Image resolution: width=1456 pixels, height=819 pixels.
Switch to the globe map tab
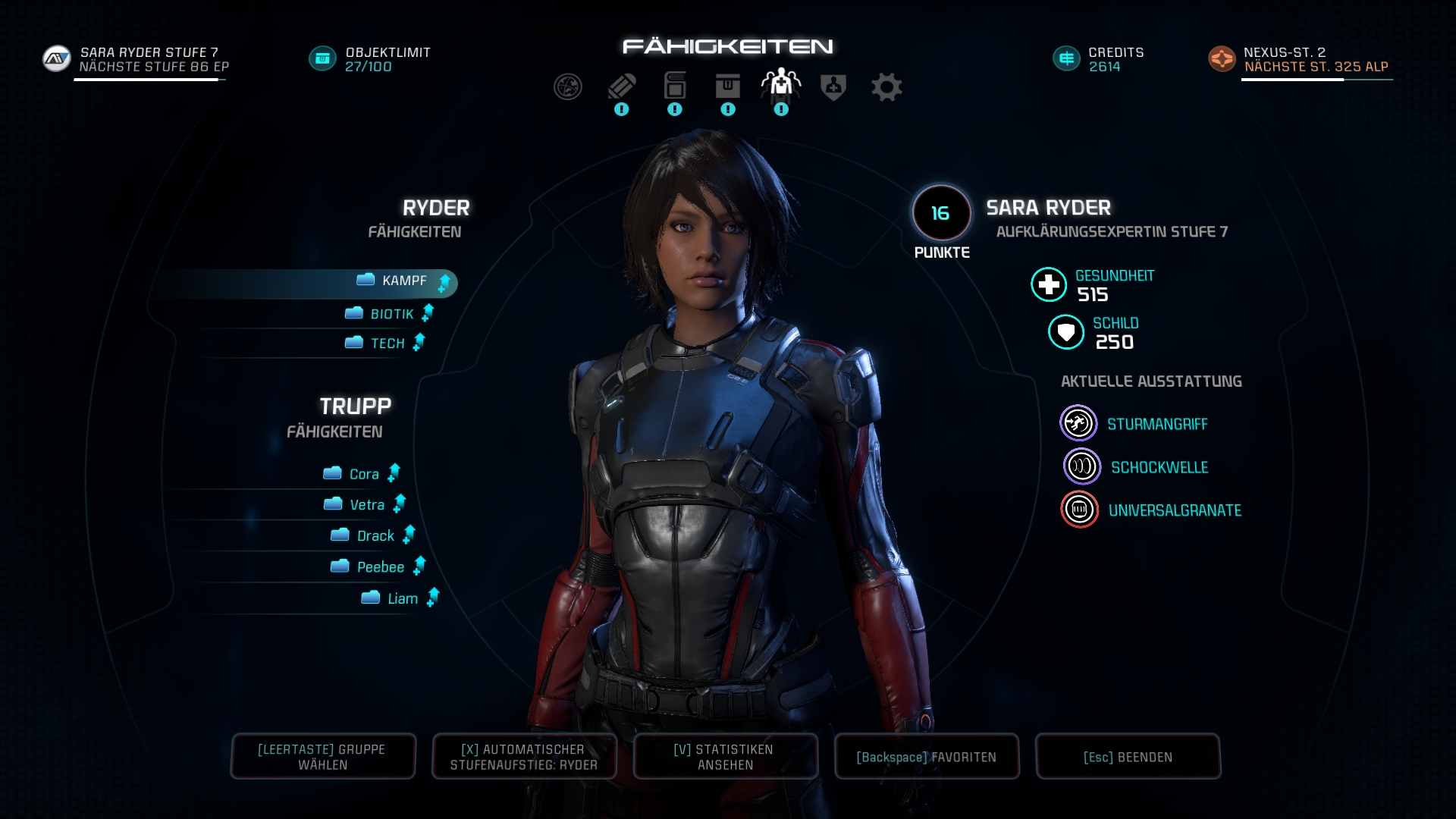click(567, 87)
